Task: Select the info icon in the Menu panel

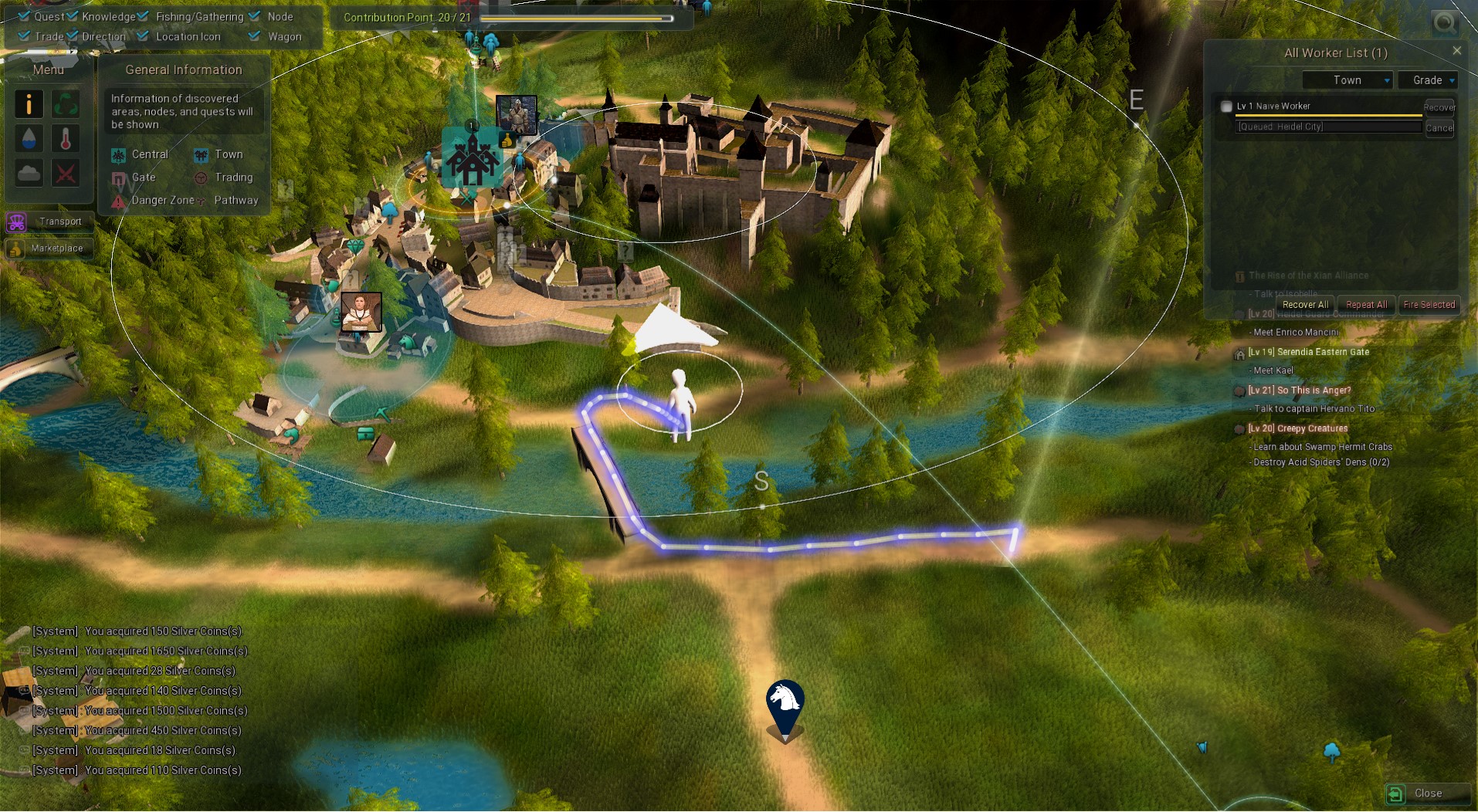Action: point(29,104)
